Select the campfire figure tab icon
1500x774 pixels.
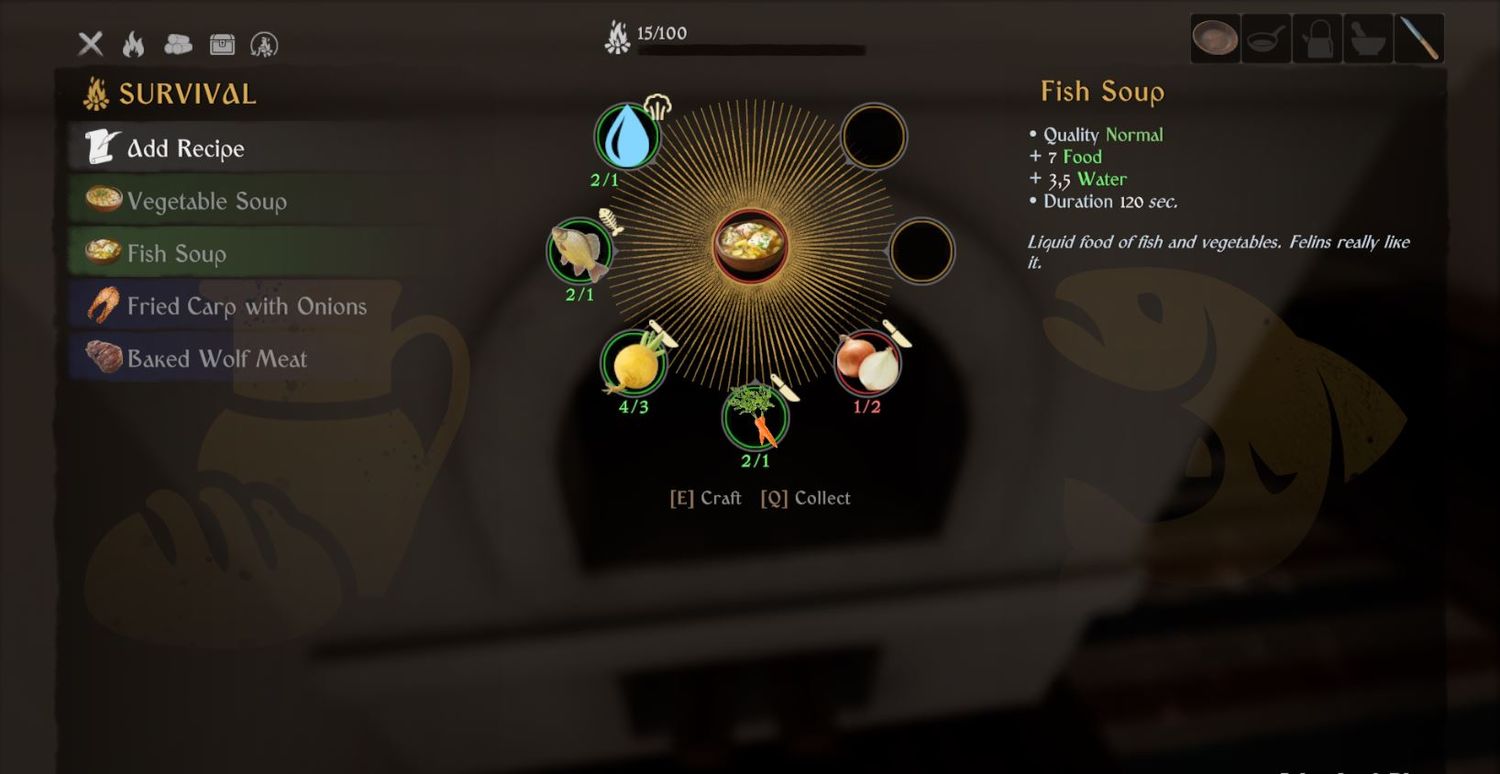coord(264,44)
